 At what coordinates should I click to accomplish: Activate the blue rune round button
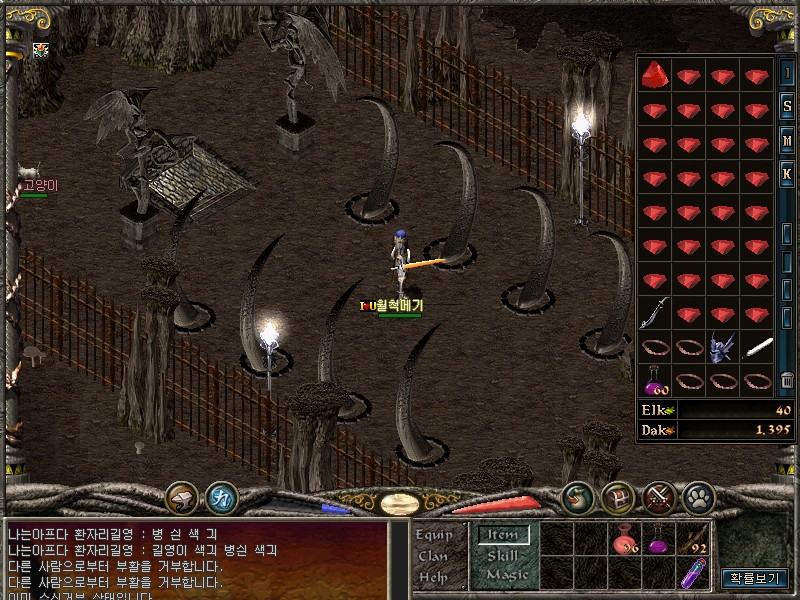[x=221, y=497]
